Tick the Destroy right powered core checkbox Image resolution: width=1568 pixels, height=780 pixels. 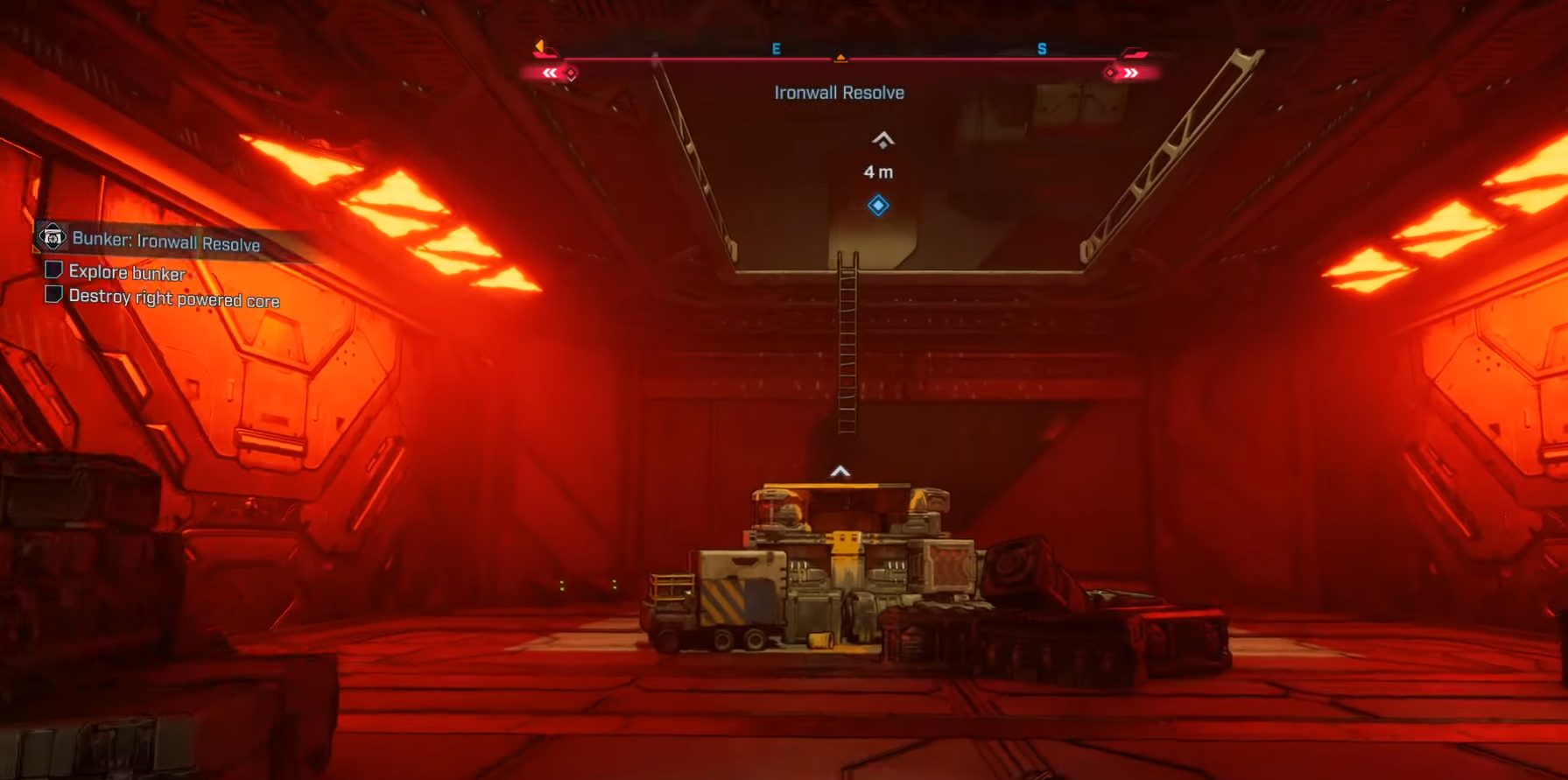[53, 294]
